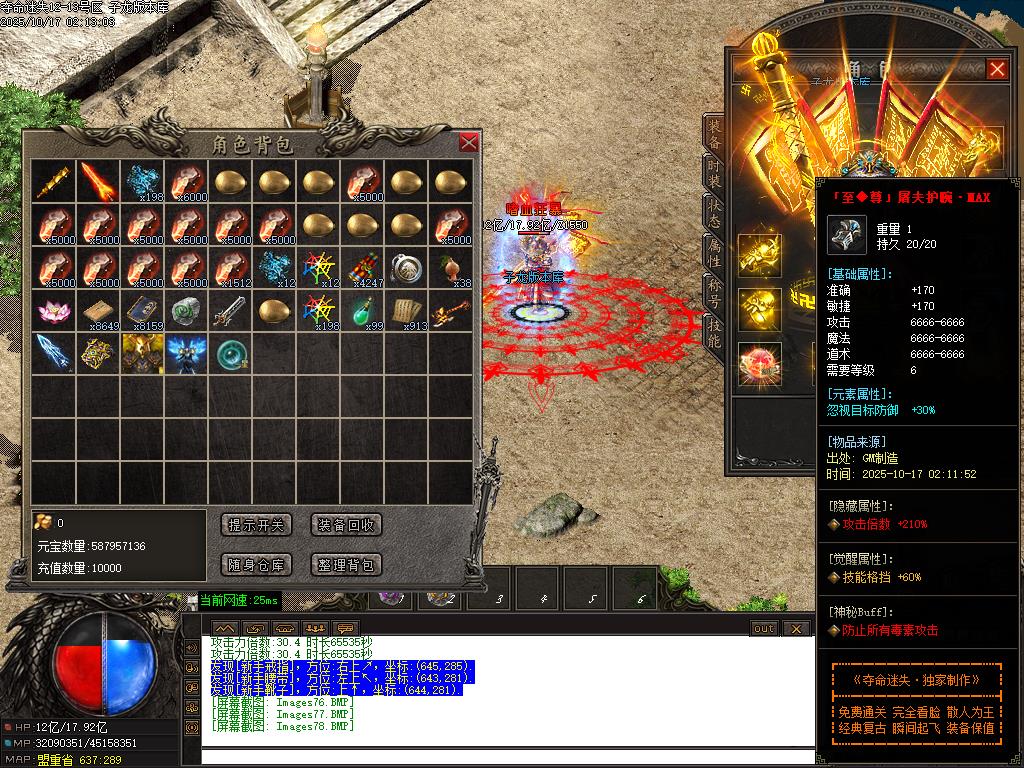The width and height of the screenshot is (1024, 768).
Task: Open the 随身仓库 portable warehouse
Action: pos(256,565)
